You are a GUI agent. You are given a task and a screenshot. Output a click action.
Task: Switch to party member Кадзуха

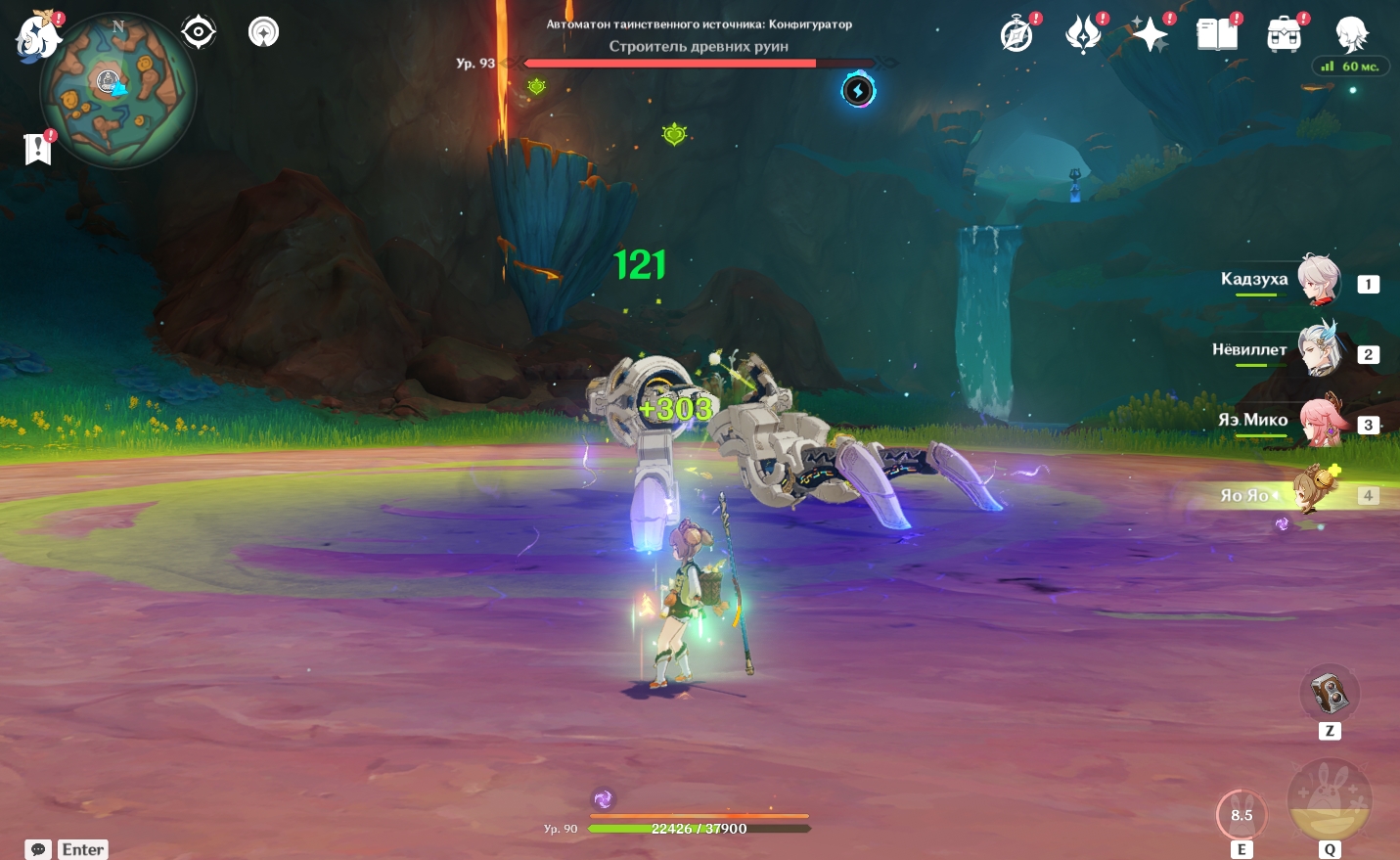pos(1318,281)
